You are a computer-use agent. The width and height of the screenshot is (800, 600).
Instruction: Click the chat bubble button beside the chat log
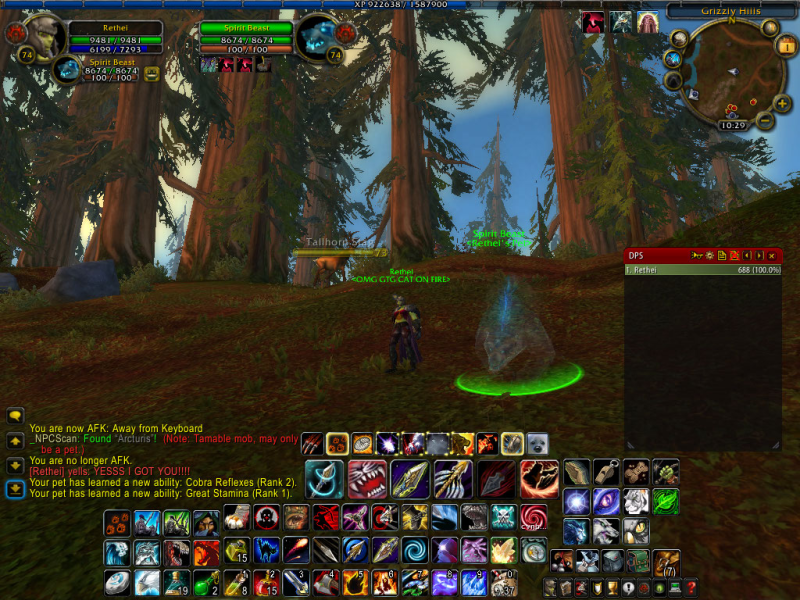[16, 415]
